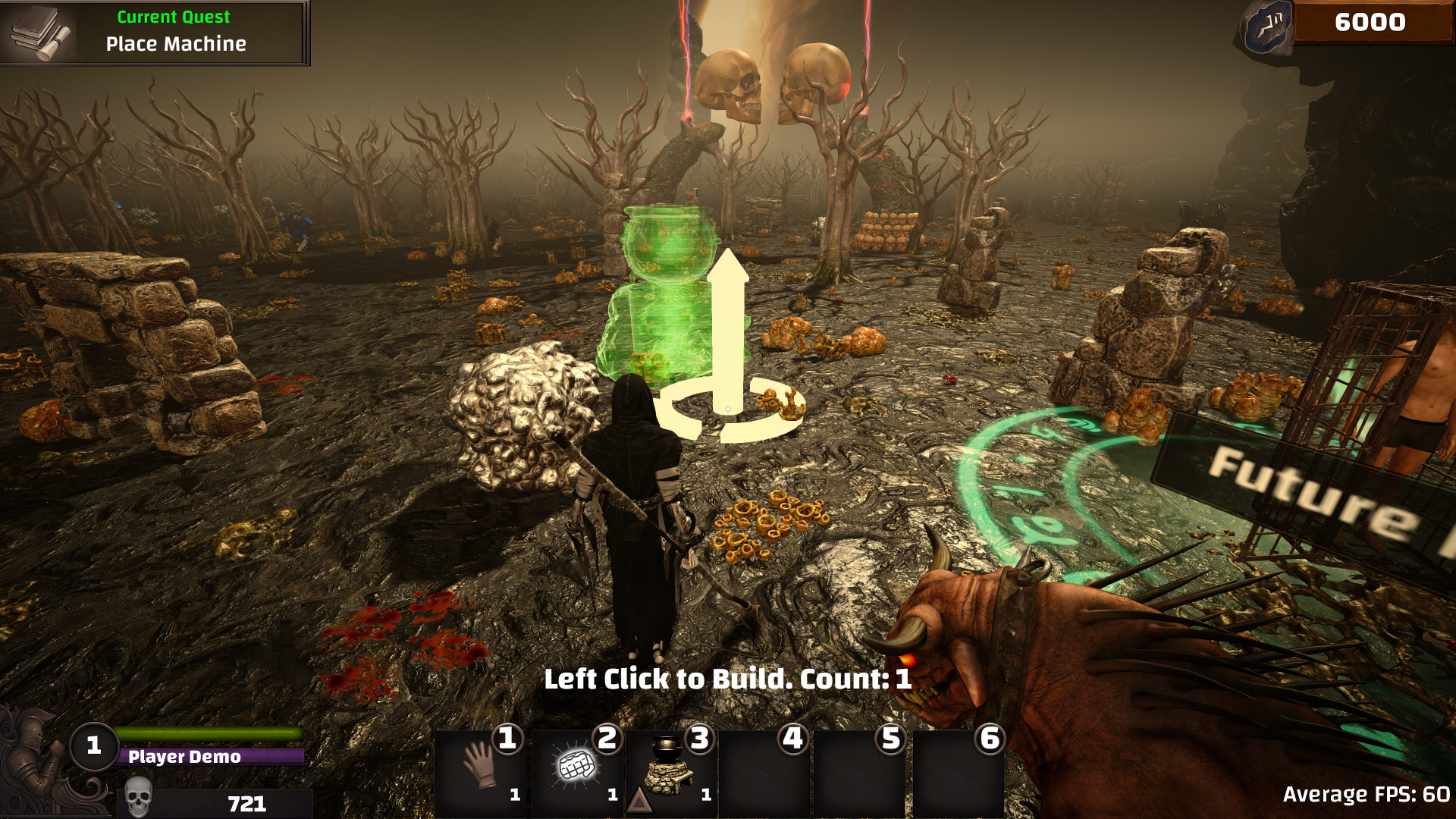Click the skull icon showing the 721 count
1456x819 pixels.
pos(140,796)
